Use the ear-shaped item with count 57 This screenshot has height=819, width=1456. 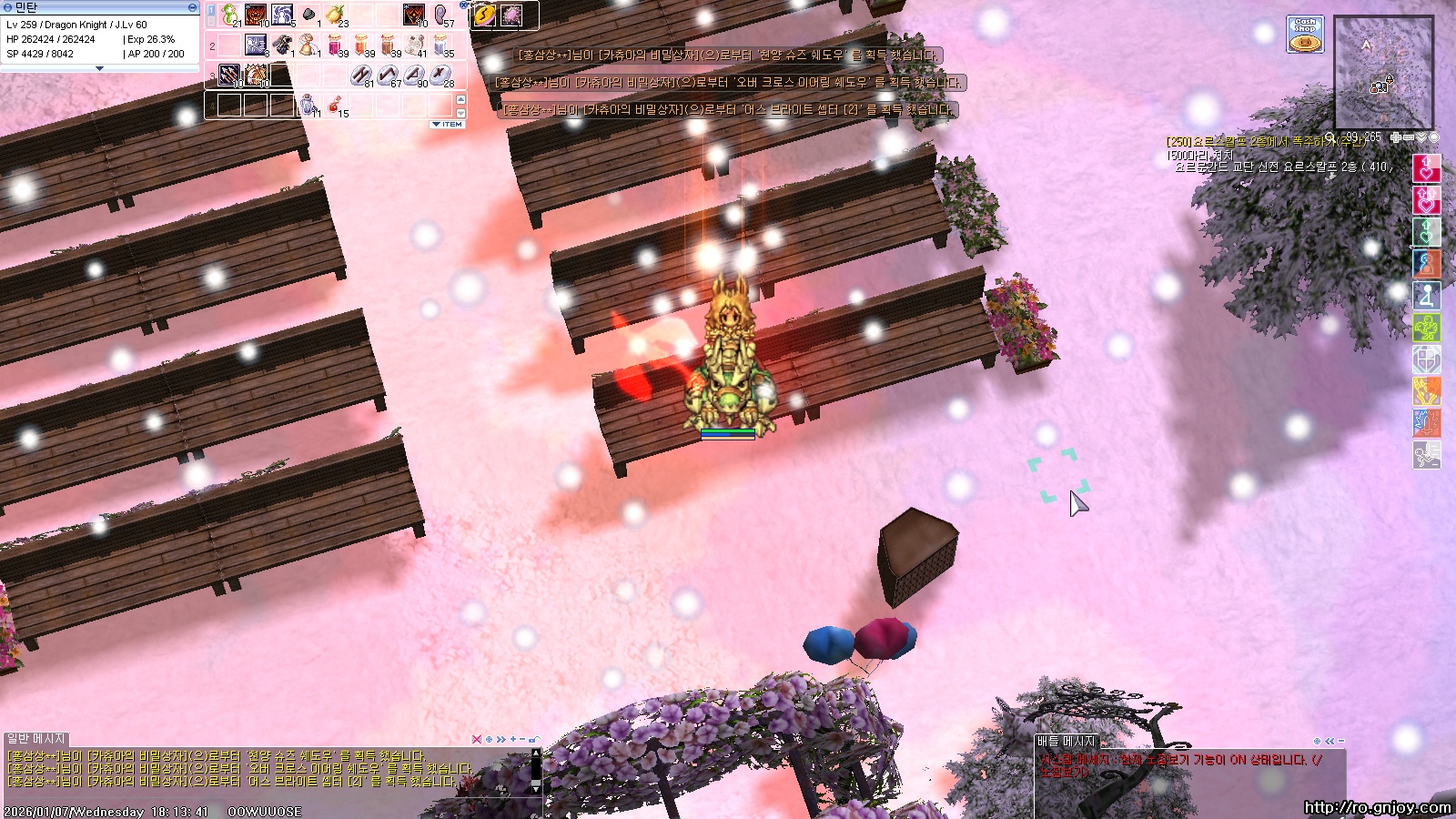[x=440, y=15]
